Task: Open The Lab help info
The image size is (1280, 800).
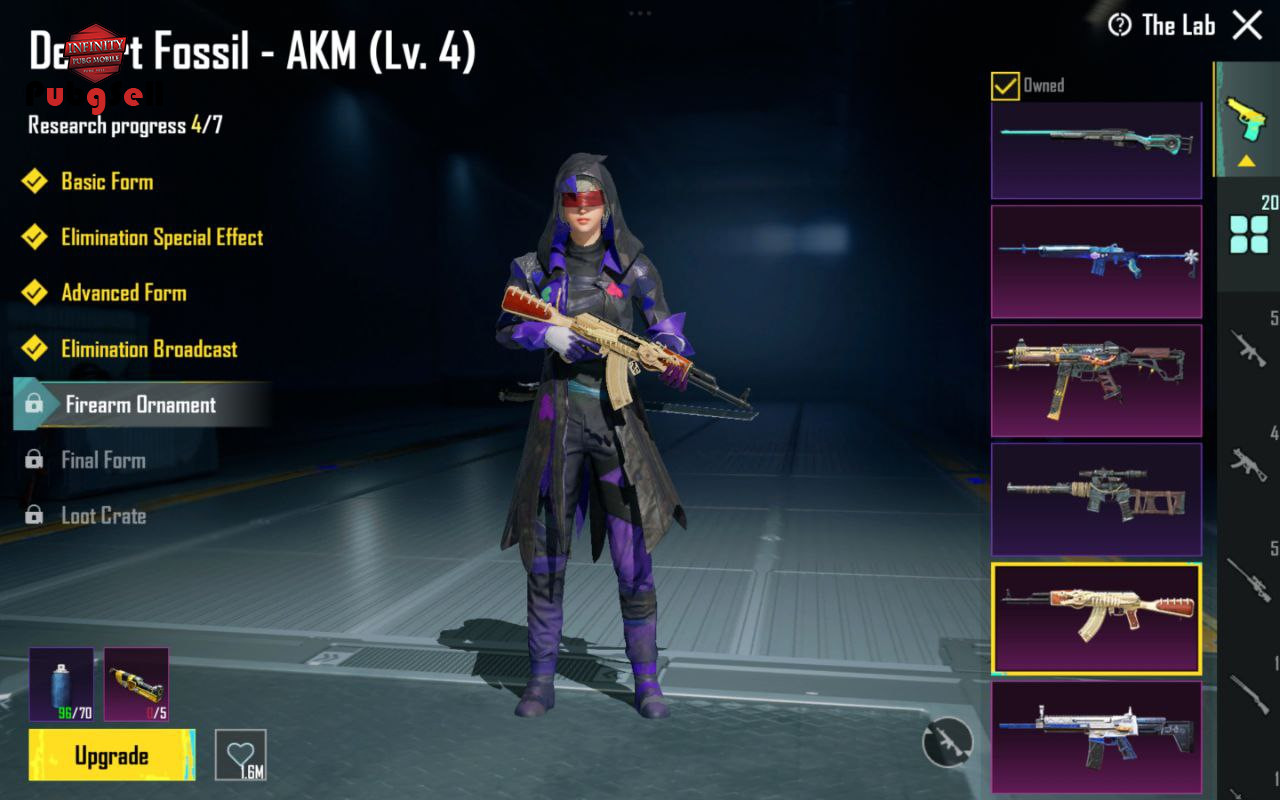Action: tap(1120, 25)
